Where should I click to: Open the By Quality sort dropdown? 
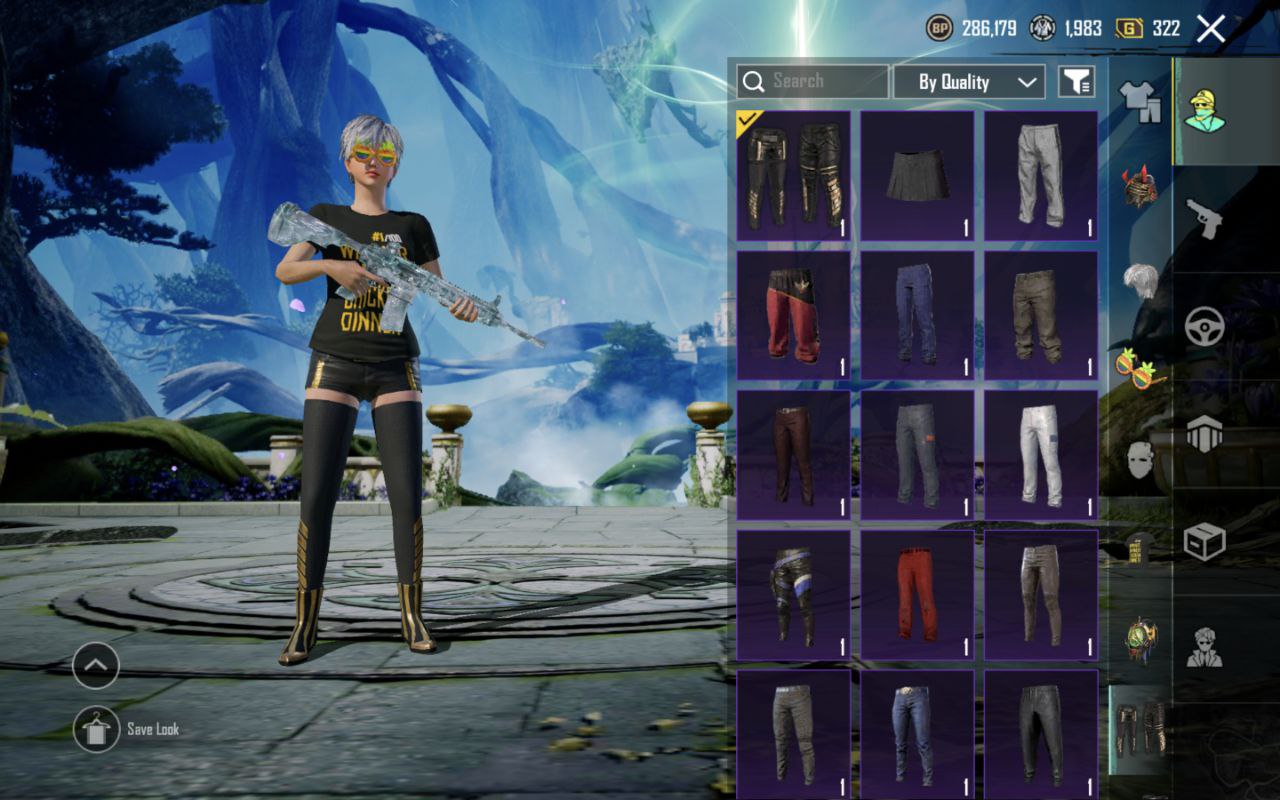tap(968, 82)
